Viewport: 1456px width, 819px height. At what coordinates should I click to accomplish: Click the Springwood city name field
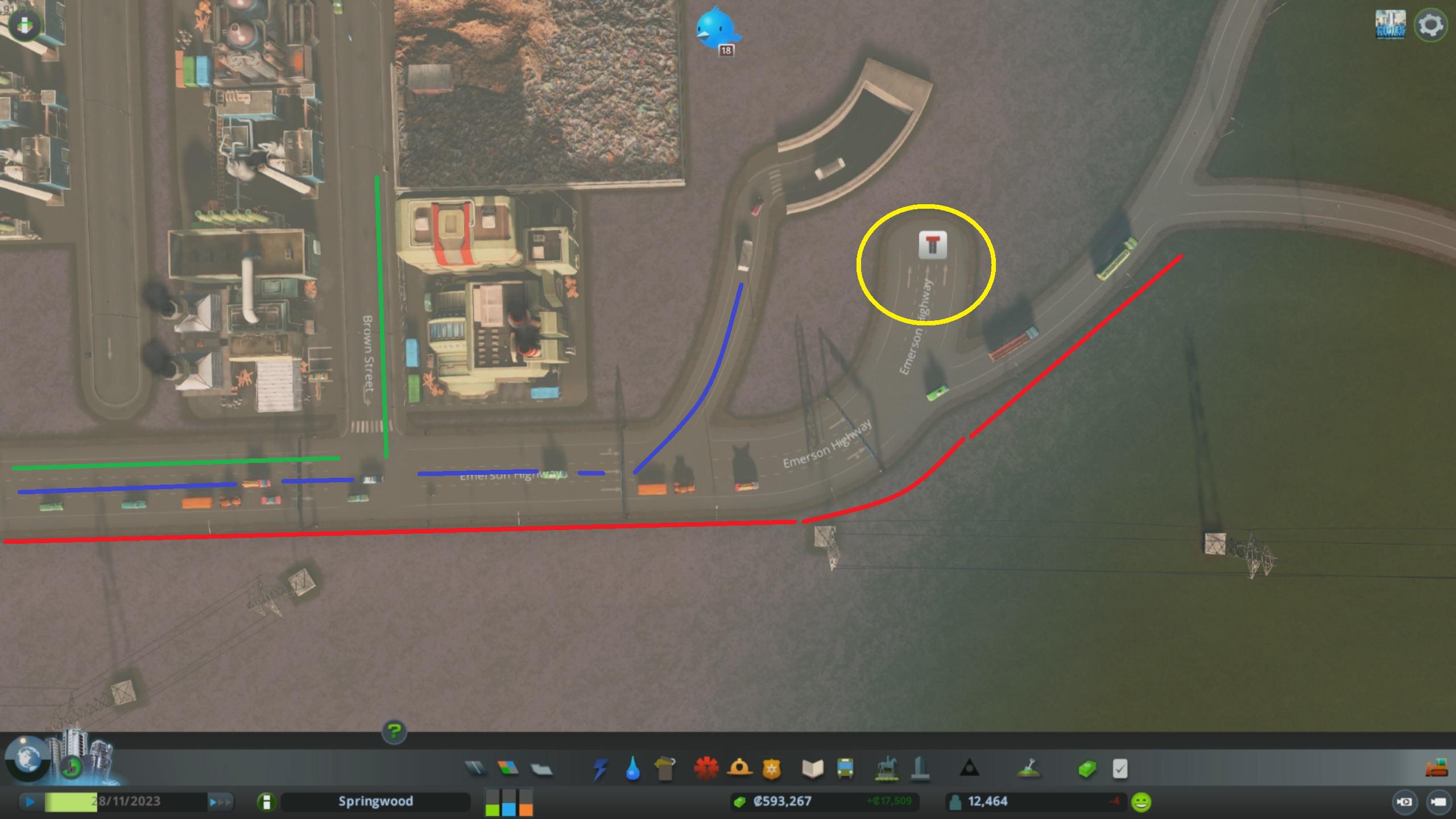(x=375, y=801)
